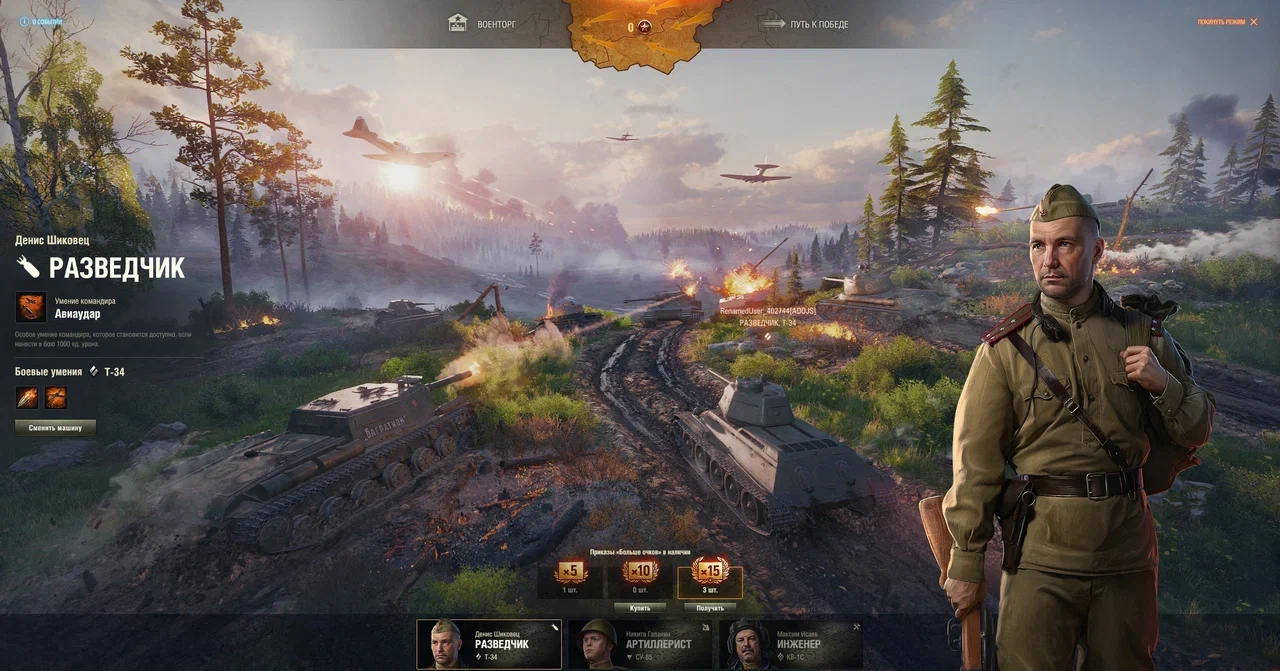Select the second combat skill plane icon
Viewport: 1280px width, 671px height.
[x=56, y=397]
